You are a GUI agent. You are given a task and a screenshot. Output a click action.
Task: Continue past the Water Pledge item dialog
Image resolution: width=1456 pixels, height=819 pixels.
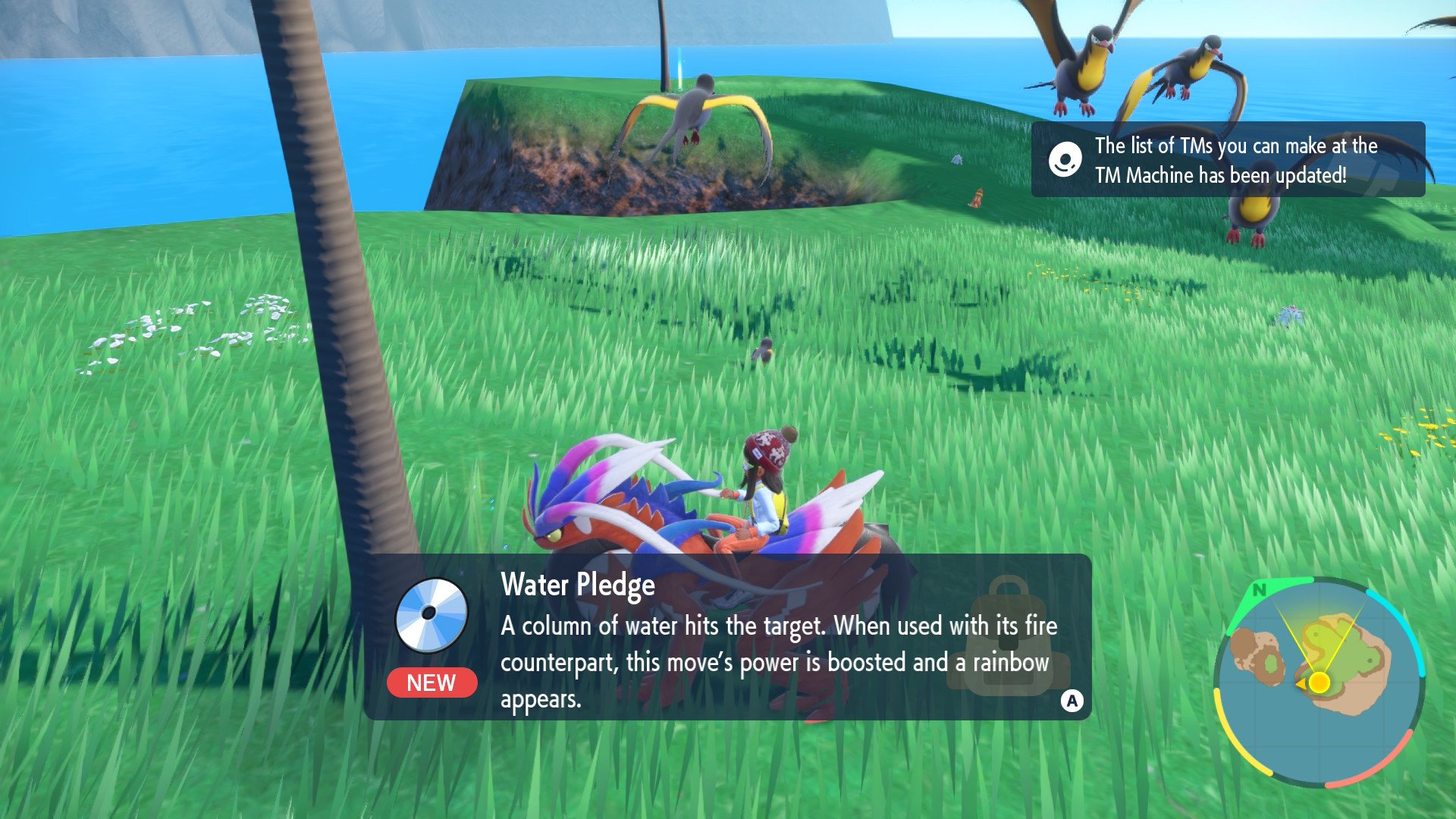click(1072, 701)
